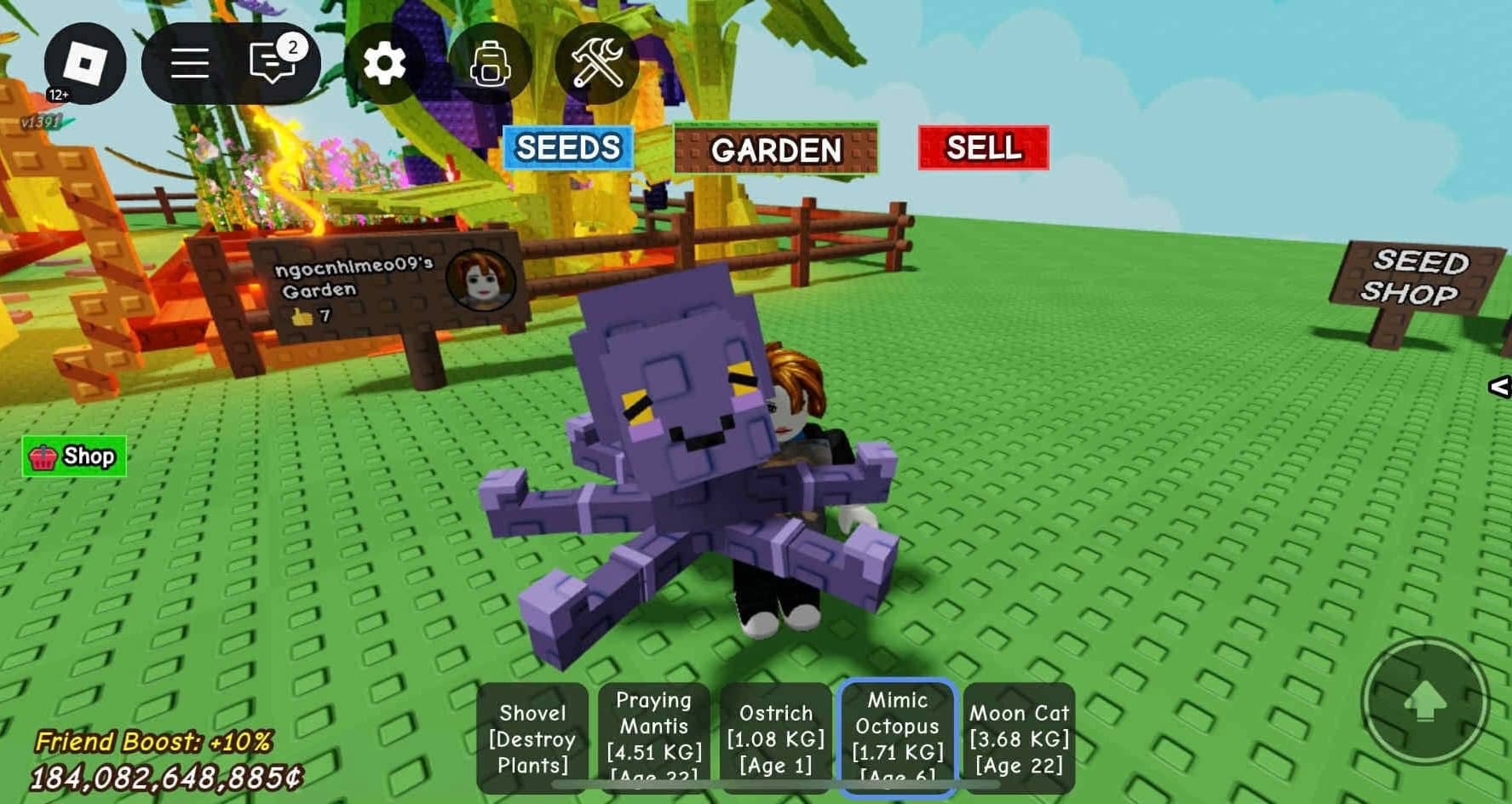Equip the Praying Mantis slot

653,738
